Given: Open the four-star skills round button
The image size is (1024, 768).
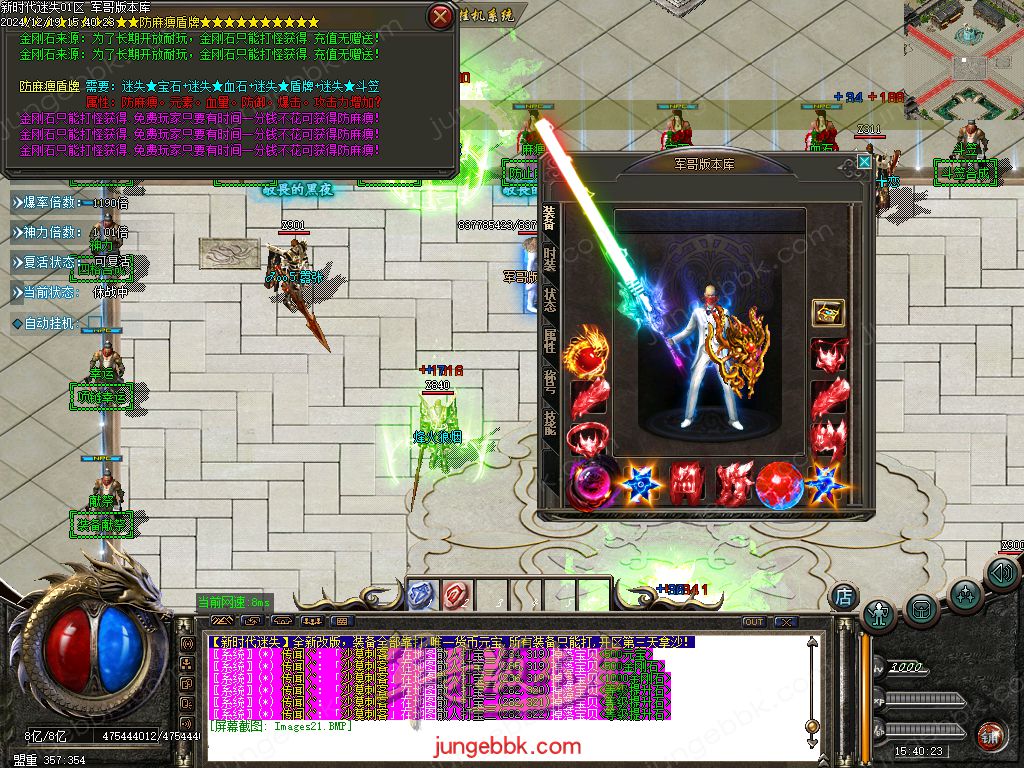Looking at the screenshot, I should [965, 594].
